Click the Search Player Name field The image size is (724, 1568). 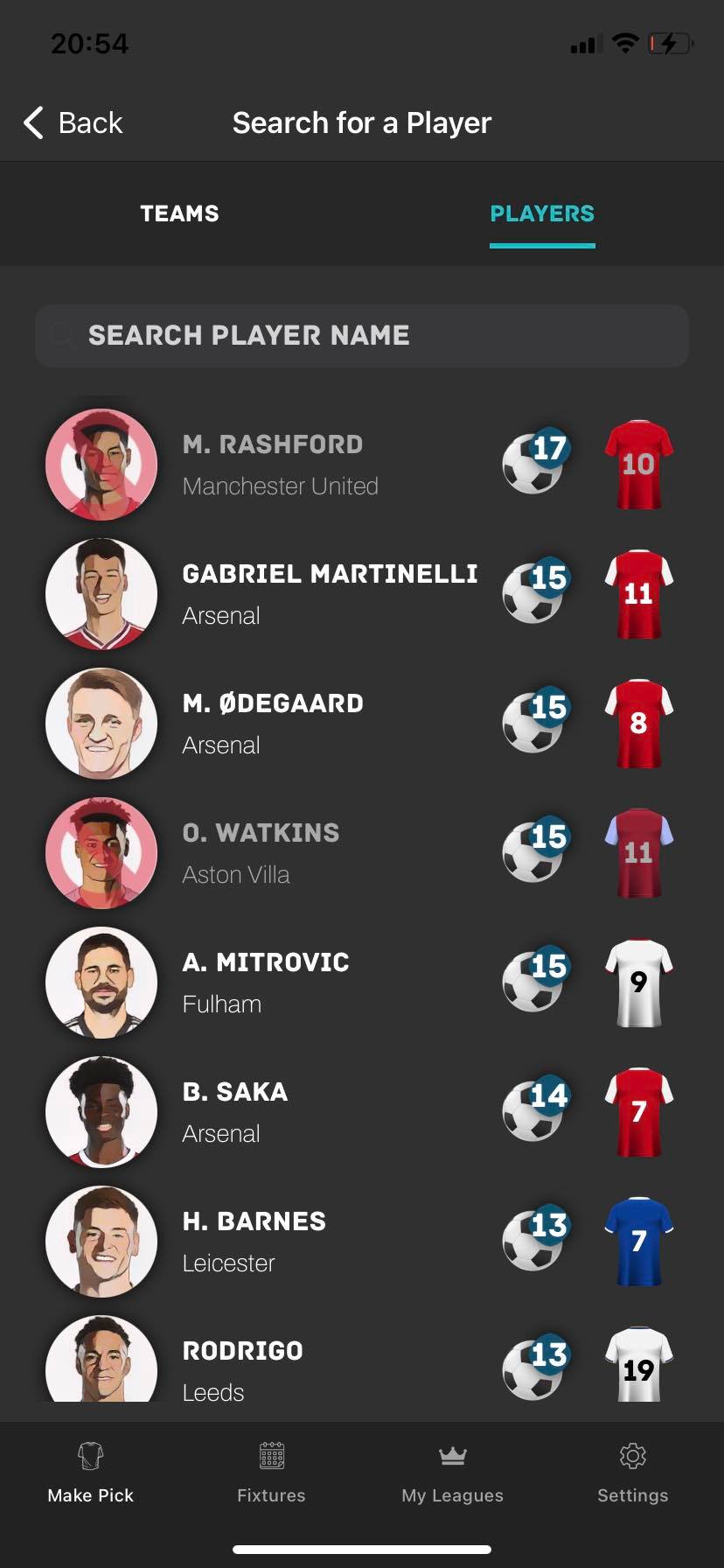click(362, 335)
